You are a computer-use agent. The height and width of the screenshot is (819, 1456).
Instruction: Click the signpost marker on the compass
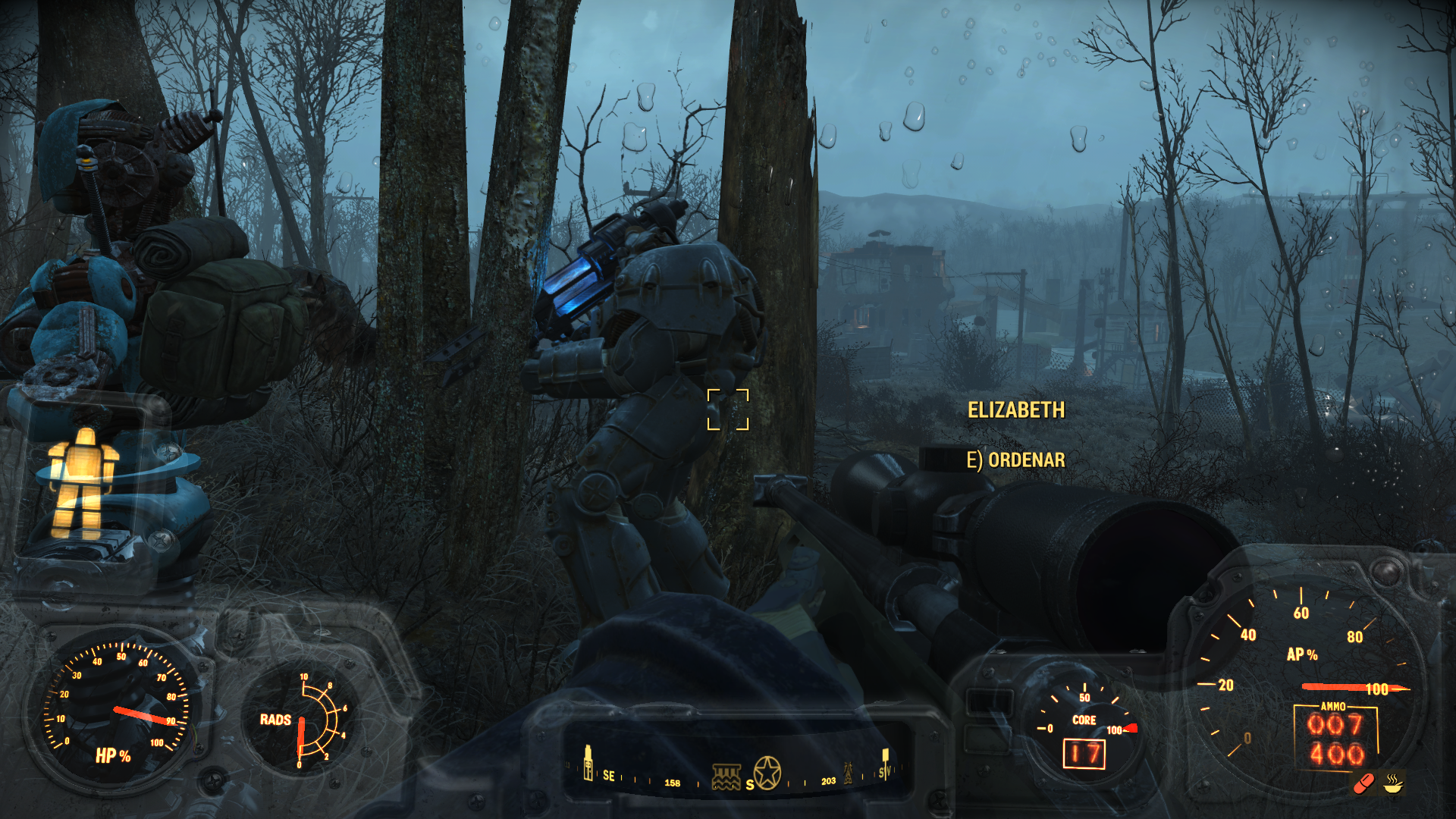tap(885, 762)
